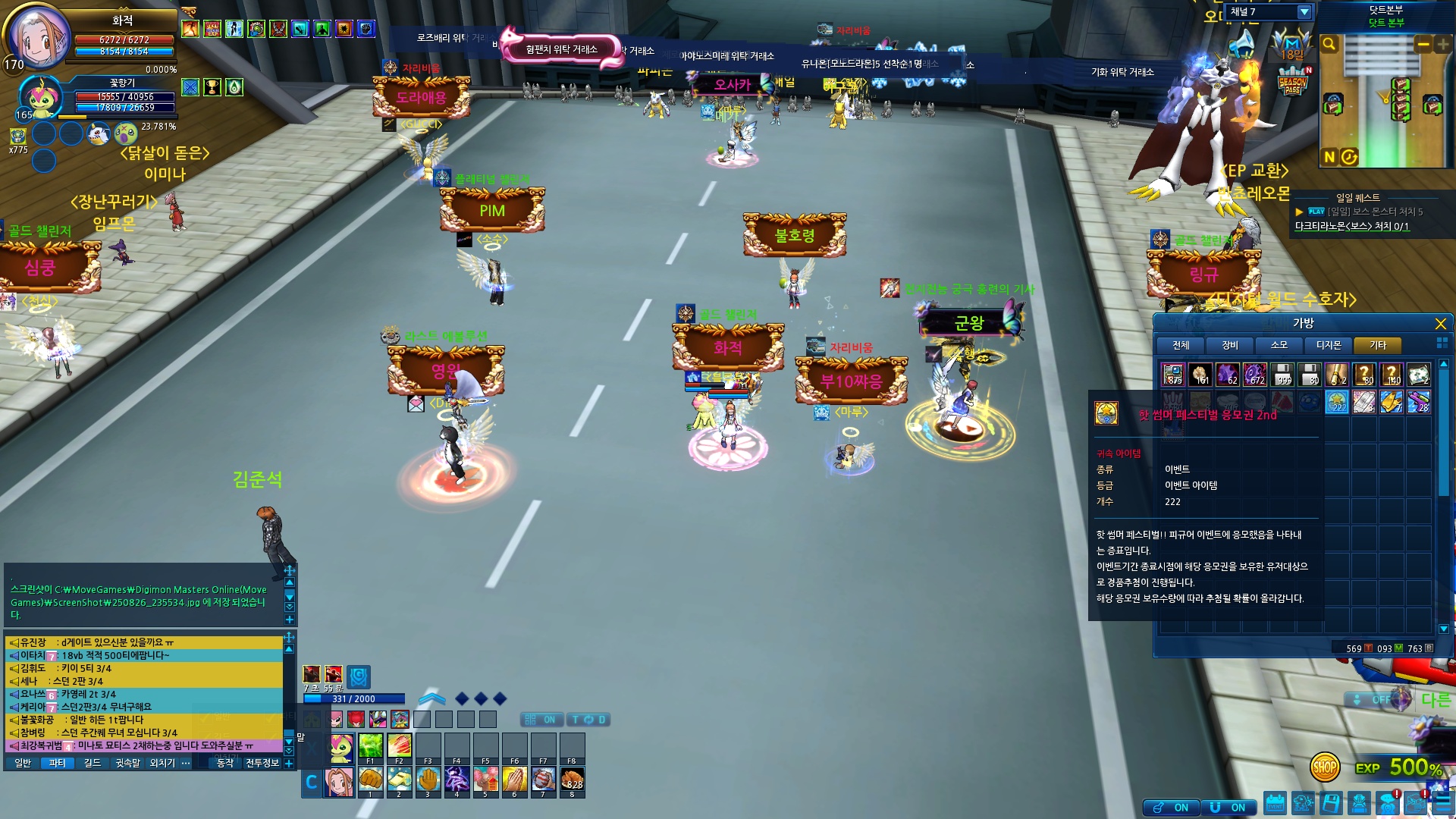1456x819 pixels.
Task: Switch chat to the 길드 tab
Action: click(93, 763)
